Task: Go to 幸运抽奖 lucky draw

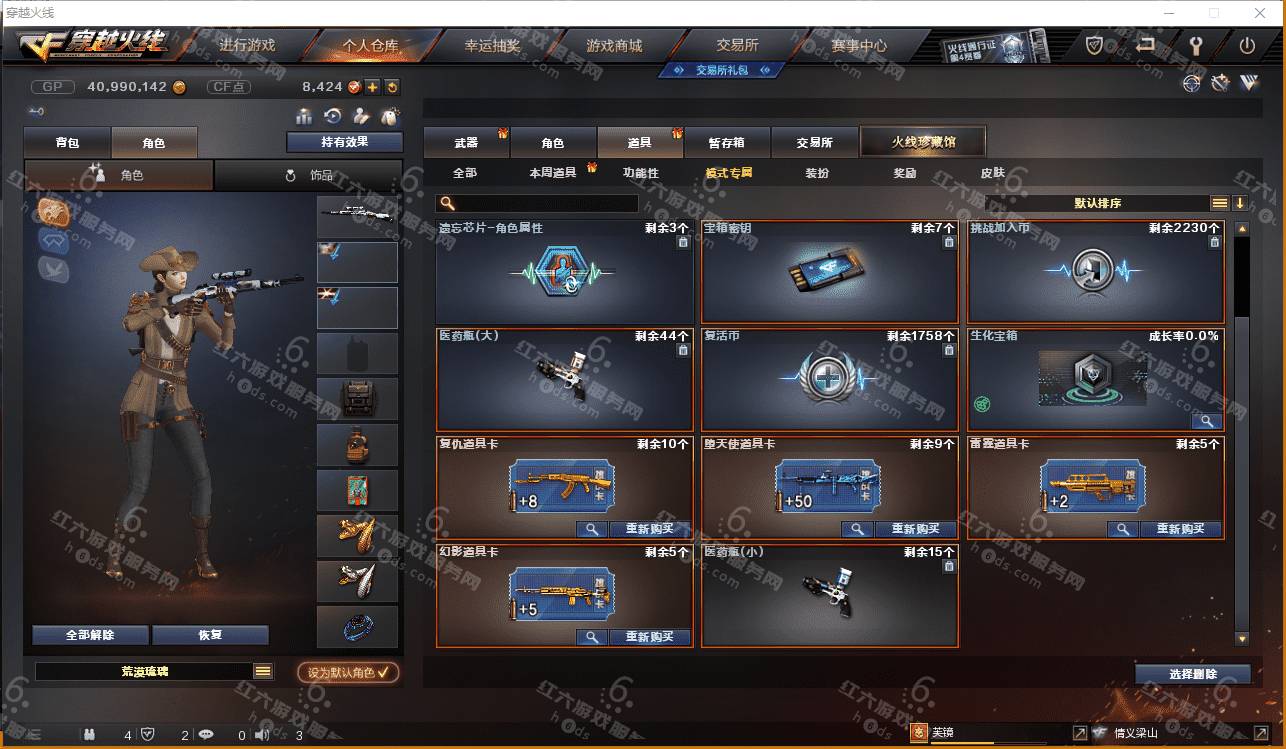Action: tap(492, 45)
